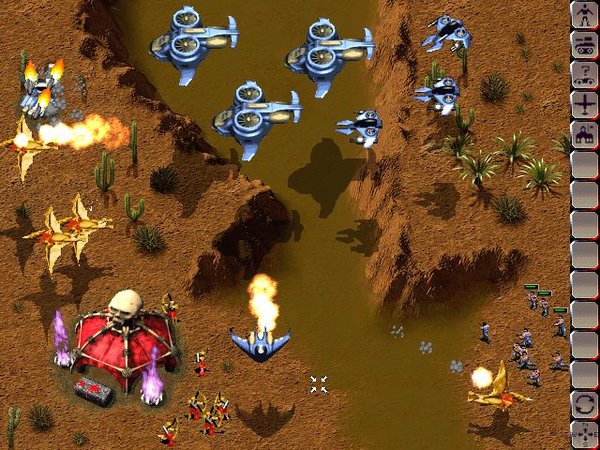Viewport: 600px width, 450px height.
Task: Activate the circular arrows rotate button
Action: [x=584, y=405]
